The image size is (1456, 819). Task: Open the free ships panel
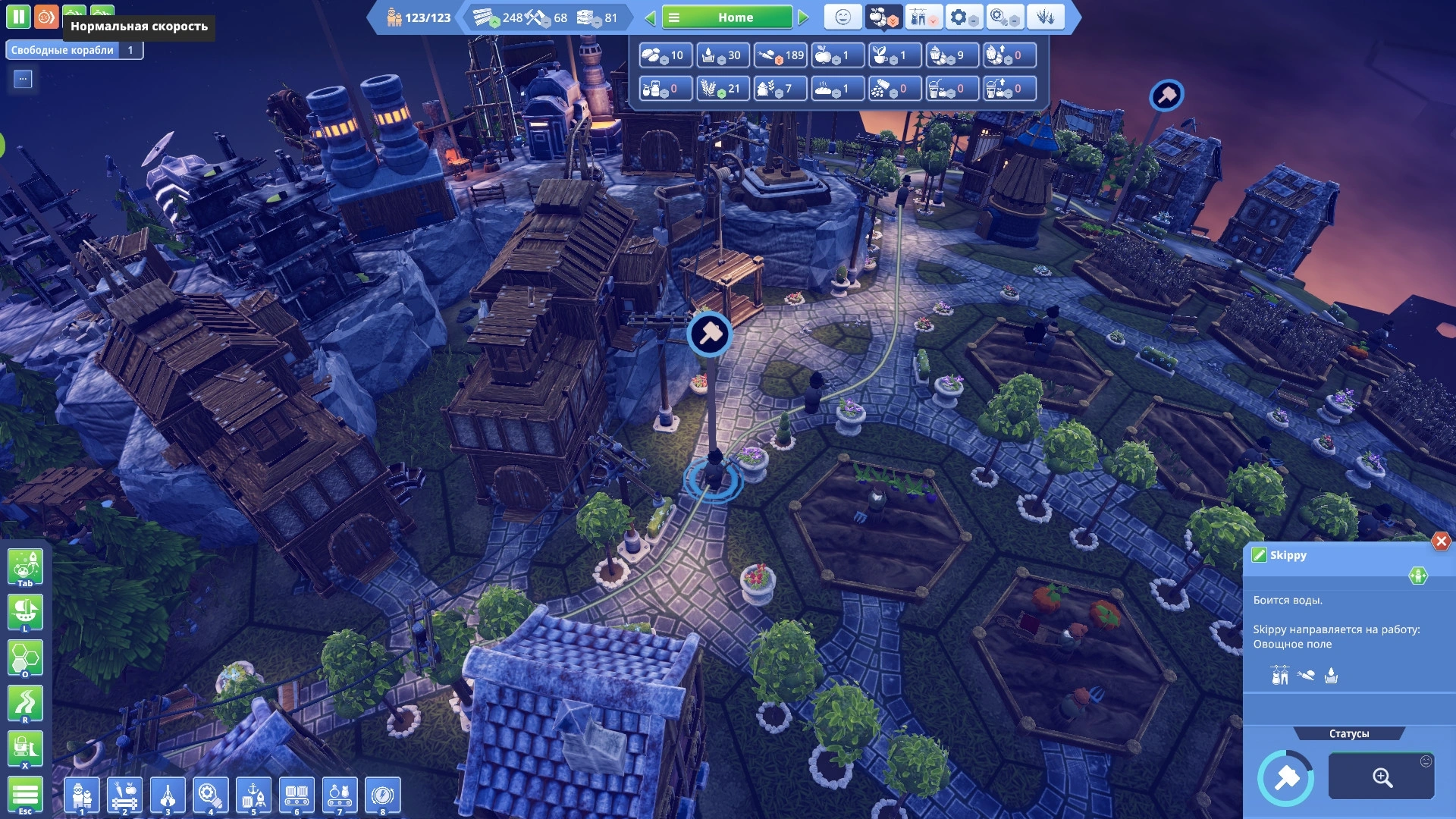point(74,50)
